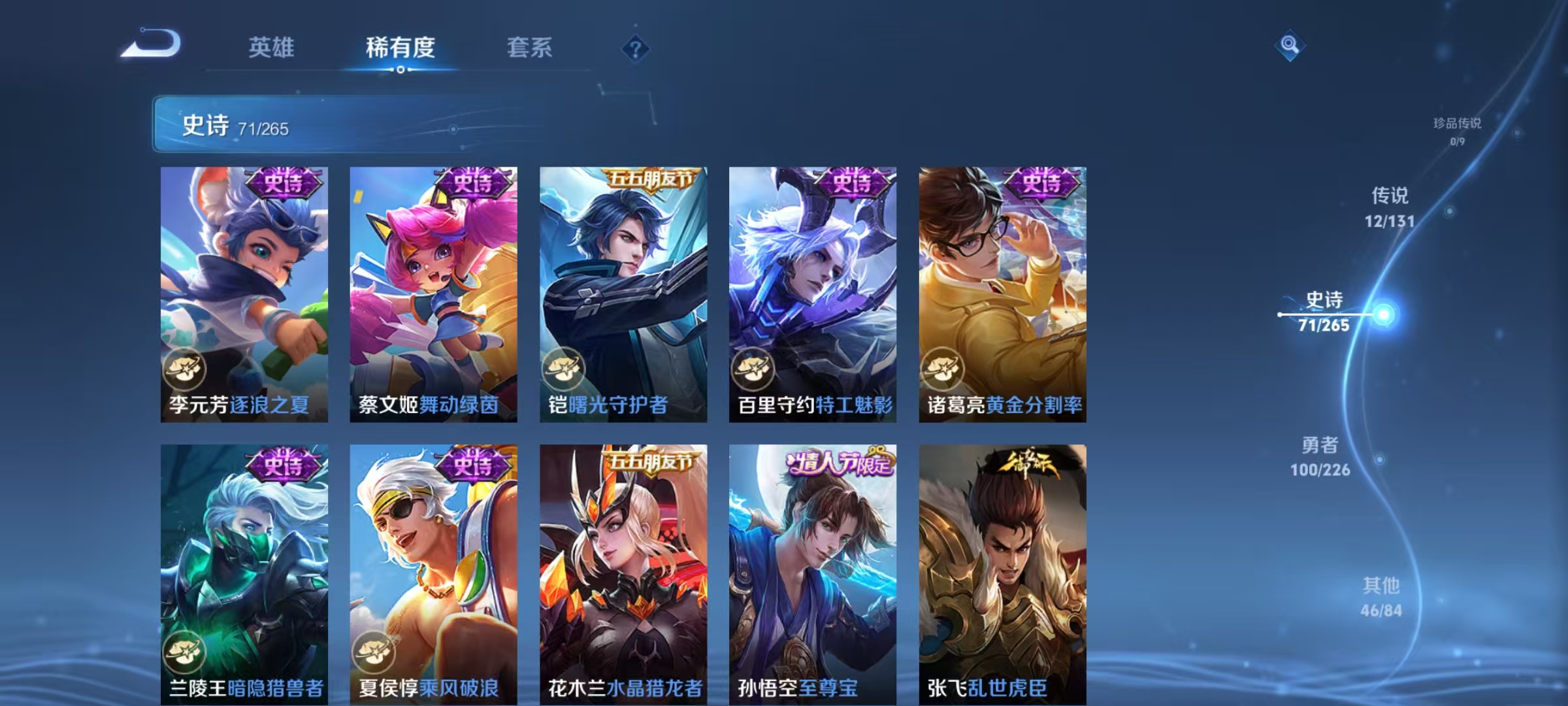Open the search magnifier icon
Screen dimensions: 1568x706
click(x=1290, y=46)
